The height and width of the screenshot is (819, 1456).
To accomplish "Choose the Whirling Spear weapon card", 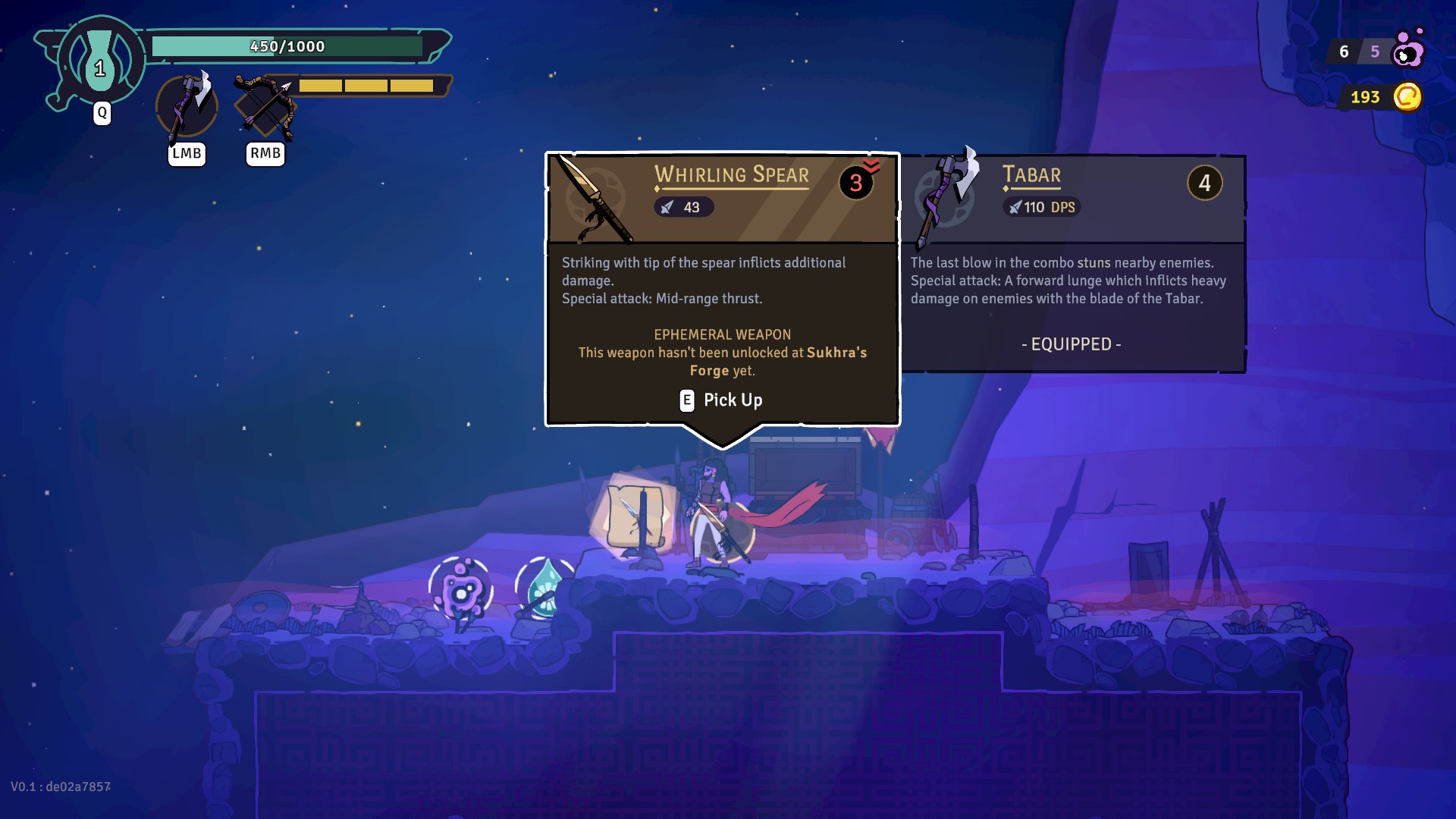I will click(722, 288).
